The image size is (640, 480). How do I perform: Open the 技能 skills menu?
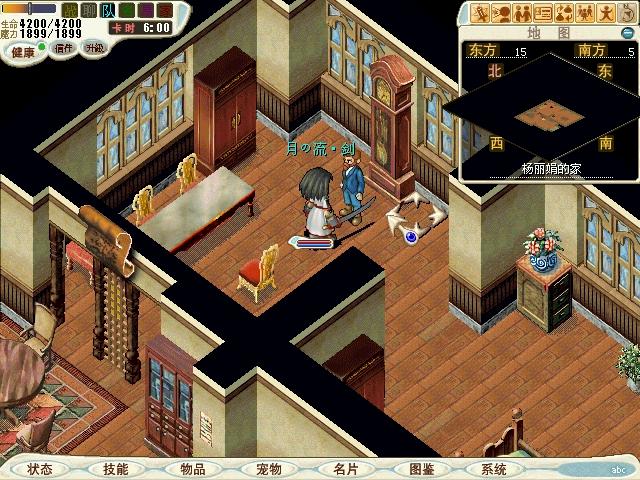(x=115, y=468)
